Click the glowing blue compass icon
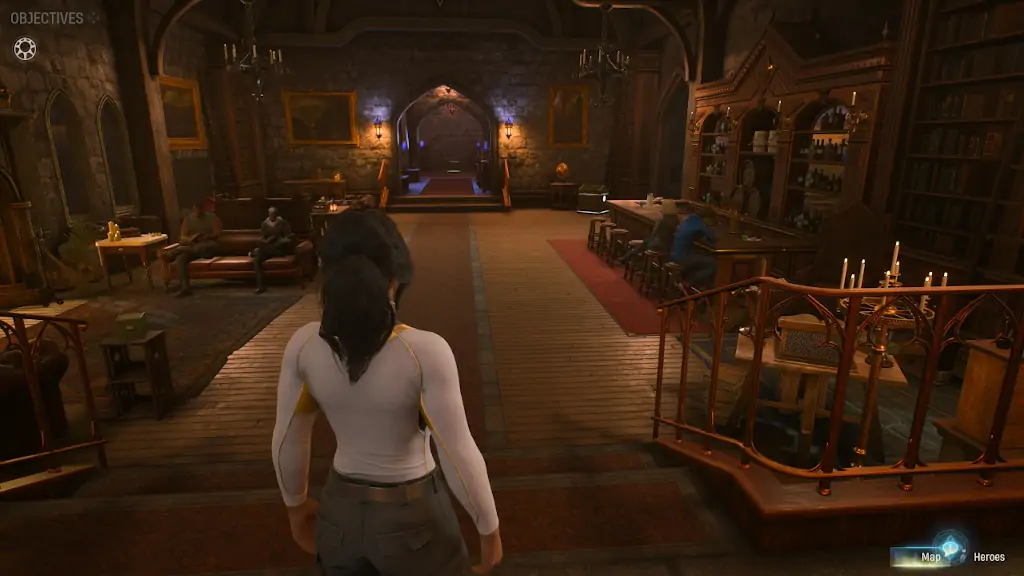The height and width of the screenshot is (576, 1024). (x=952, y=548)
